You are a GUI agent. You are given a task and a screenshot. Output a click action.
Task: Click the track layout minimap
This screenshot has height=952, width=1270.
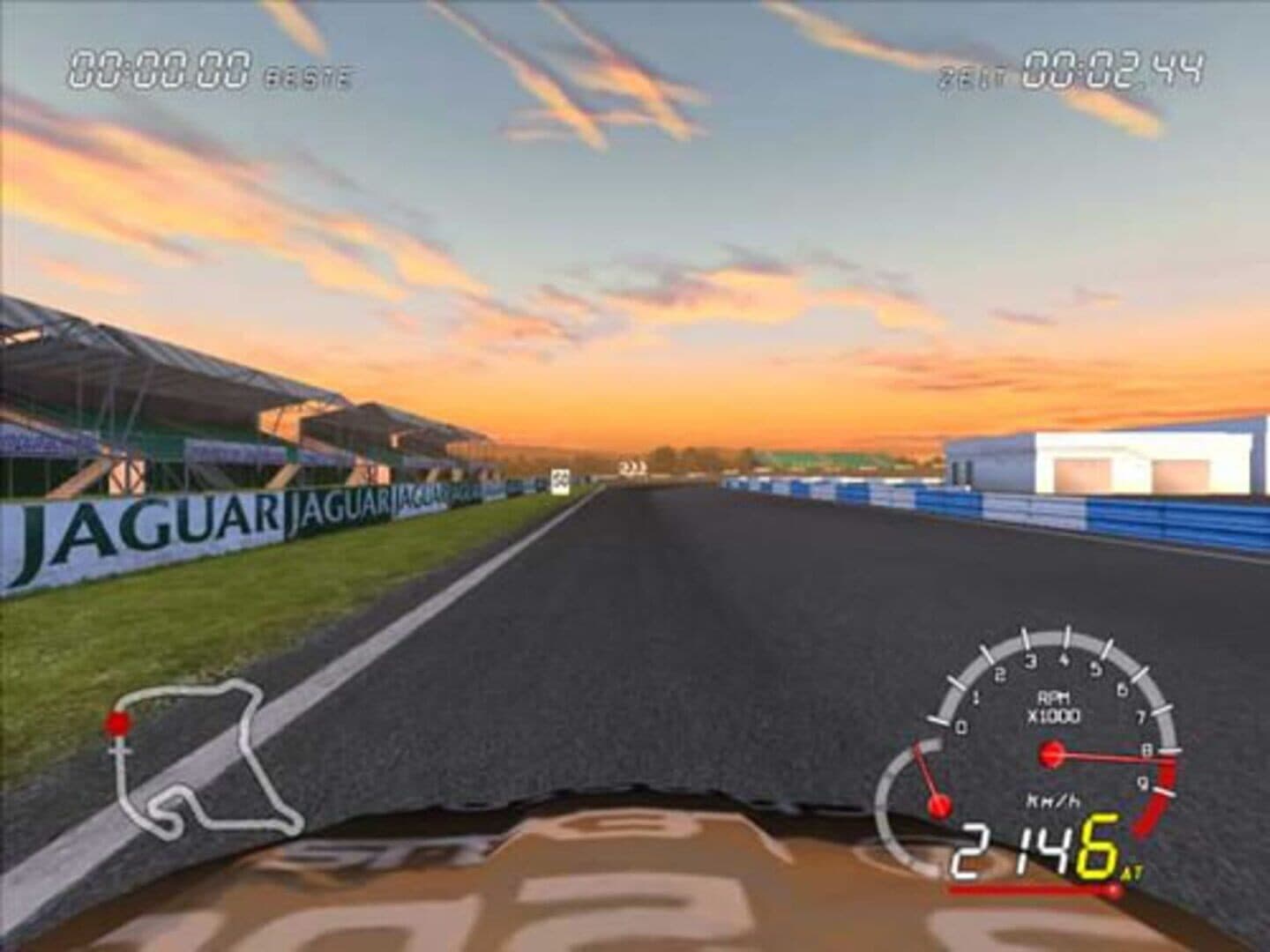201,758
